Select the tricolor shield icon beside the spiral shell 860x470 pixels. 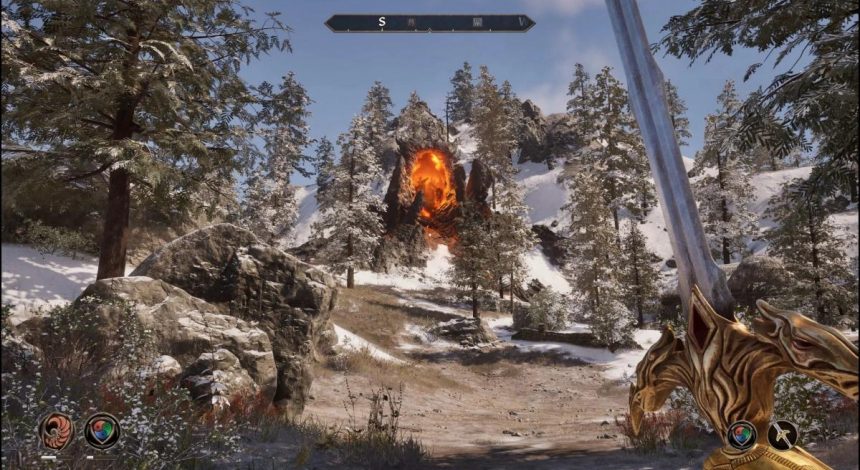click(102, 431)
